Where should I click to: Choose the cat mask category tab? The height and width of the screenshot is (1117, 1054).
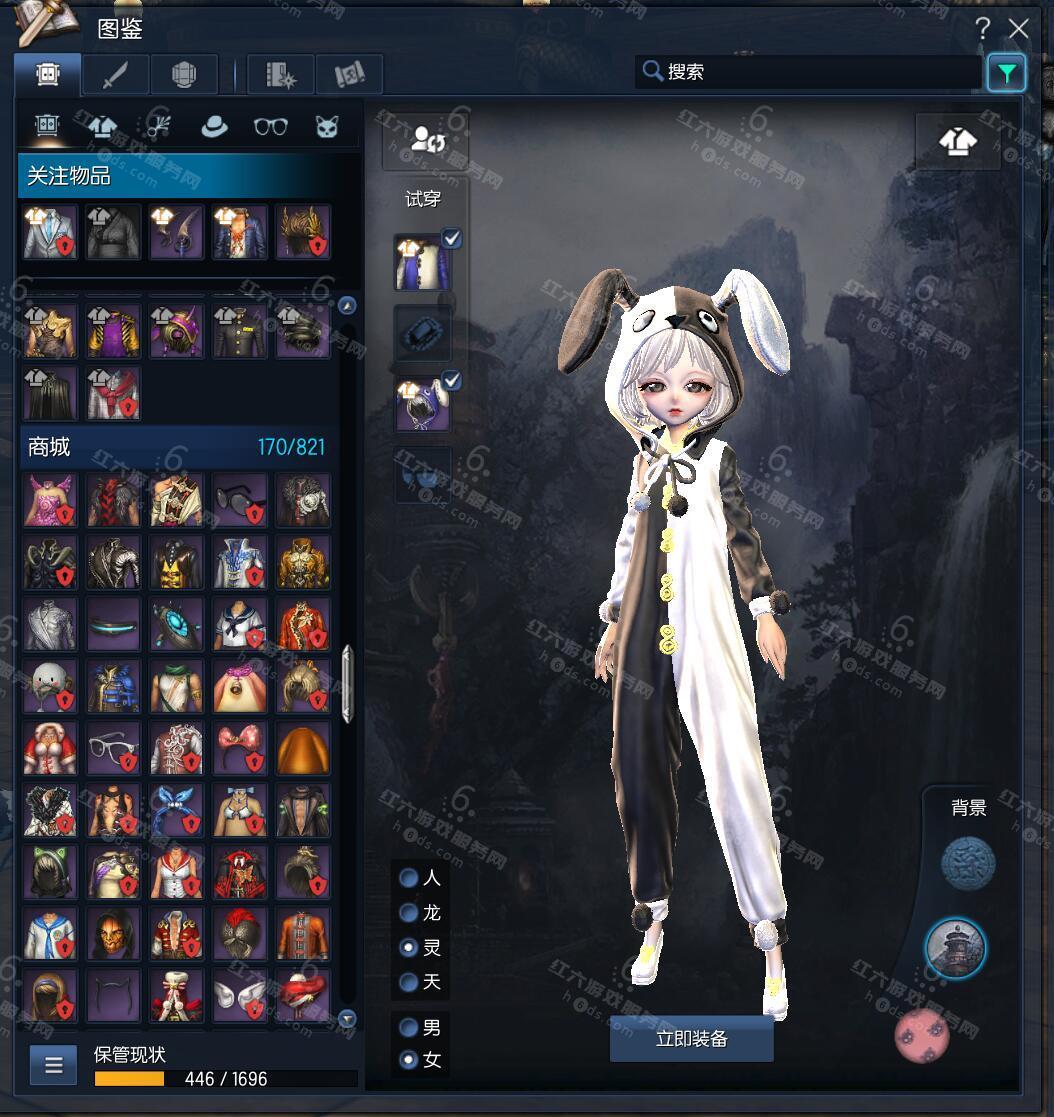pos(327,126)
